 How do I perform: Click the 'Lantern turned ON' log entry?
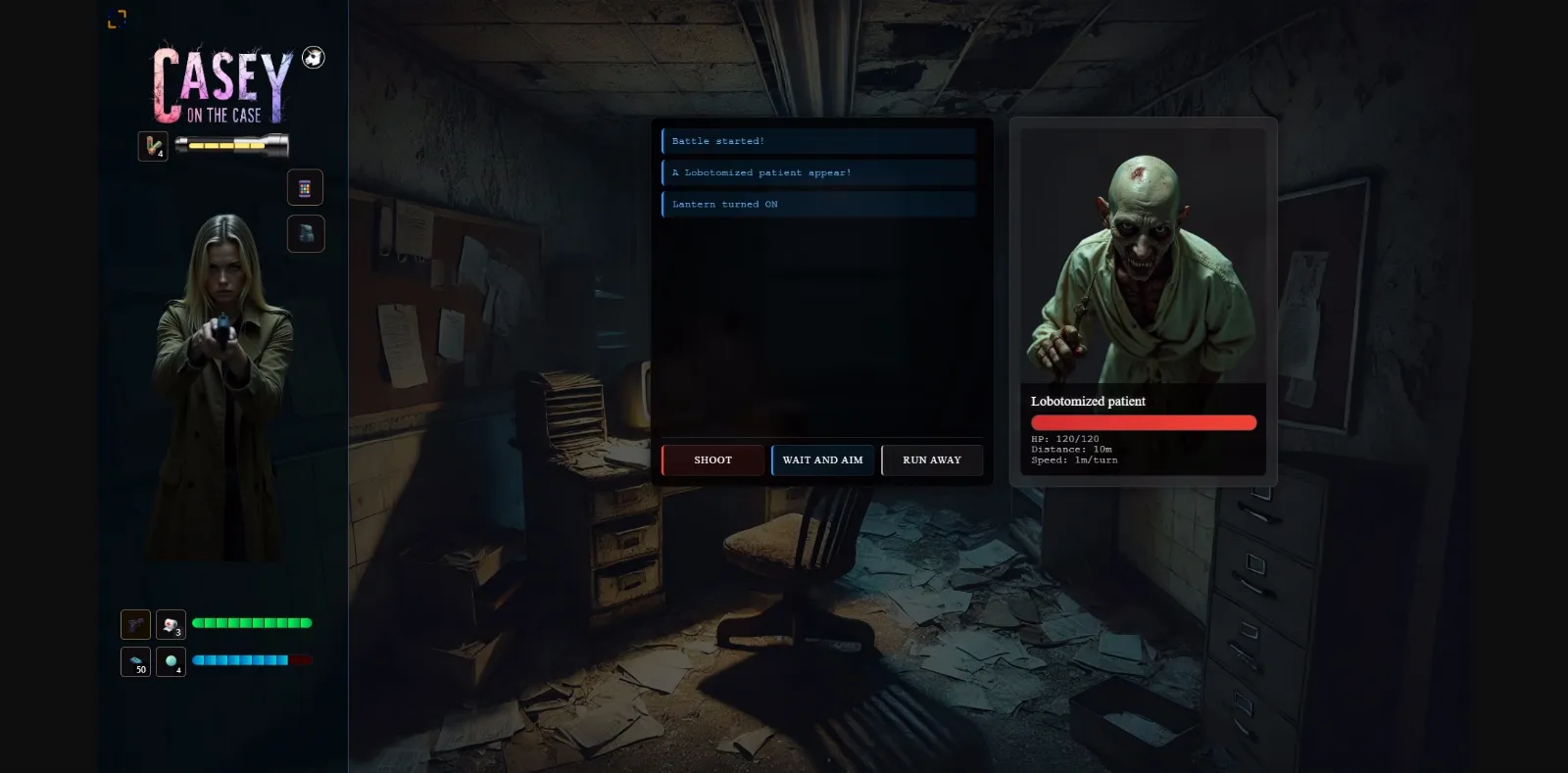819,204
